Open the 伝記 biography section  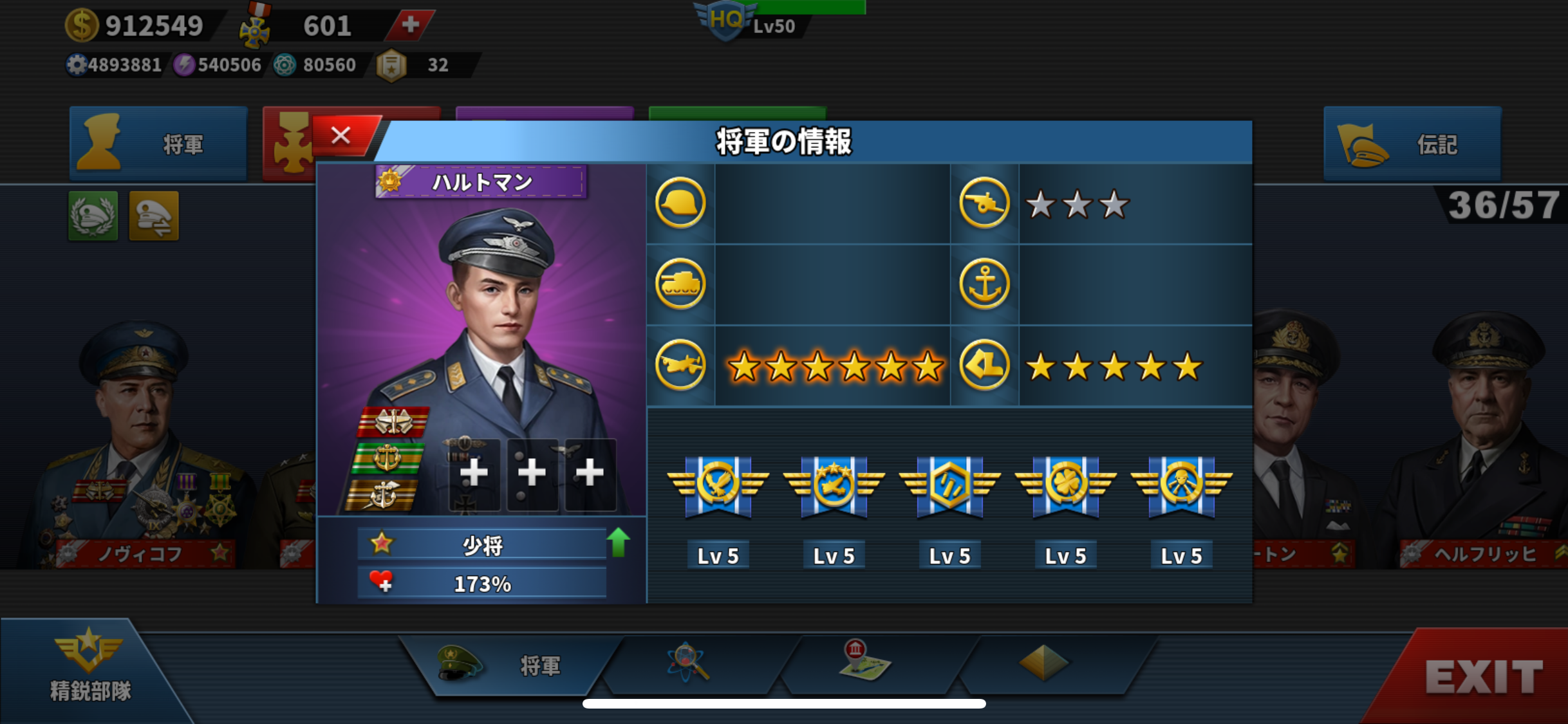(x=1412, y=144)
